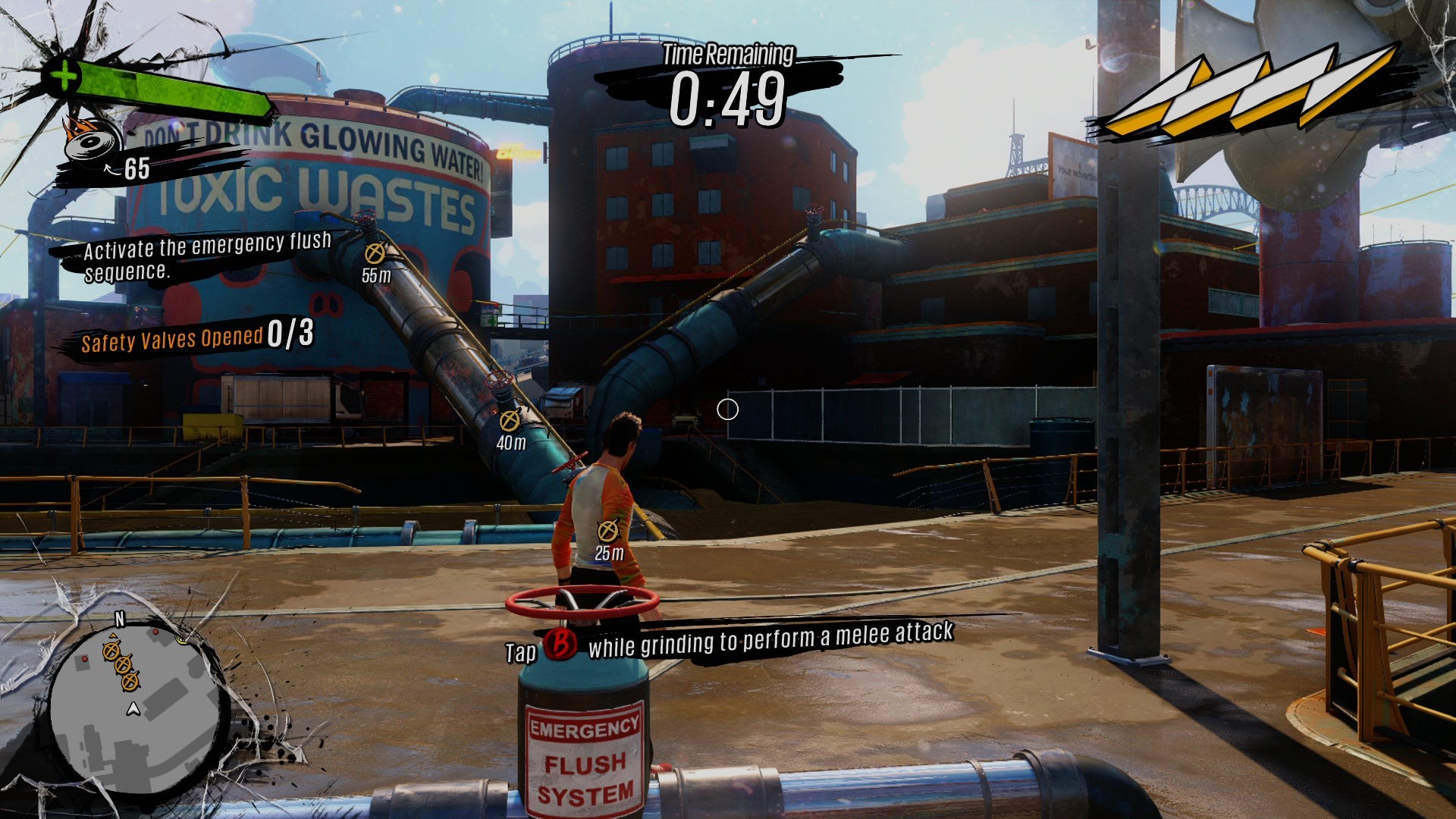Choose the 25m valve objective marker
Image resolution: width=1456 pixels, height=819 pixels.
(607, 531)
